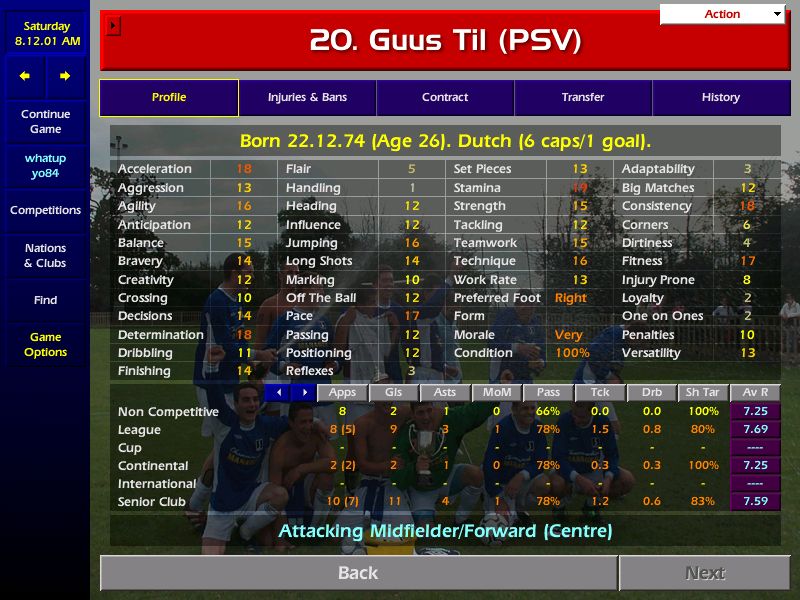Click the greyed Next button

point(705,573)
